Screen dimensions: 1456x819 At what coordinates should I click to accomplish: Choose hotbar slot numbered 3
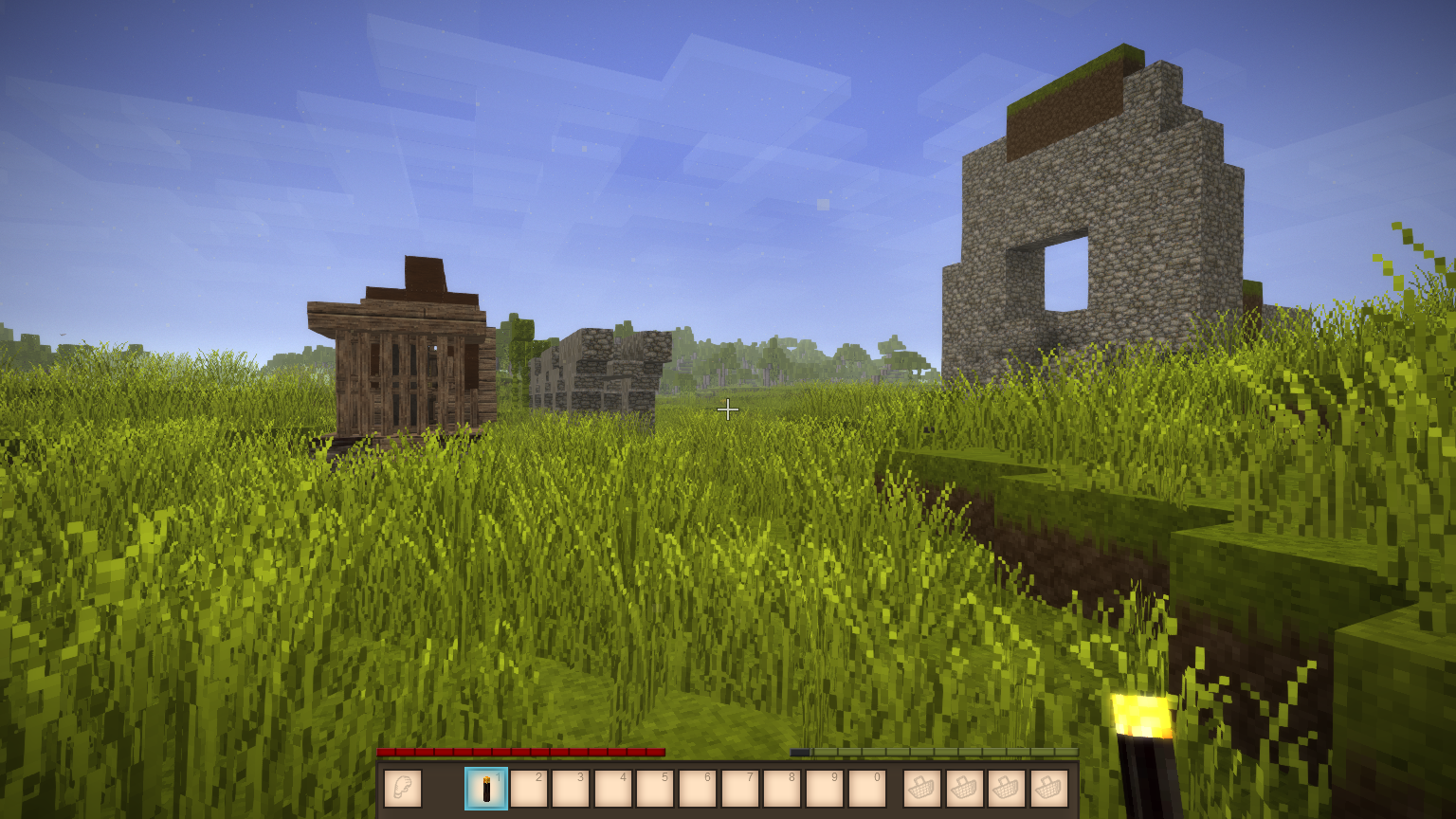click(x=571, y=789)
